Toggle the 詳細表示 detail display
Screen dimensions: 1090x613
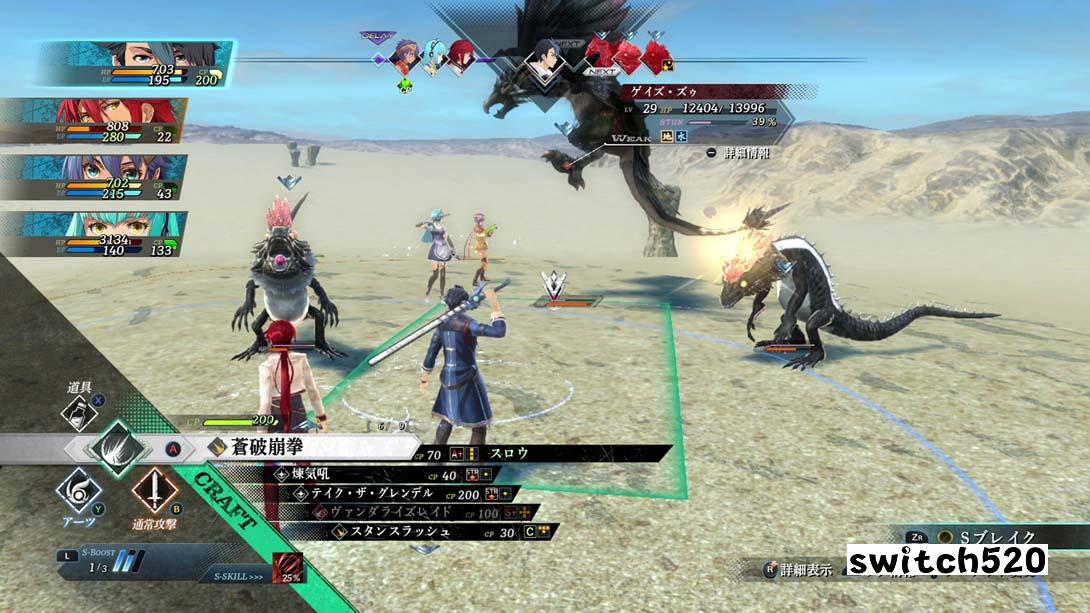[800, 569]
